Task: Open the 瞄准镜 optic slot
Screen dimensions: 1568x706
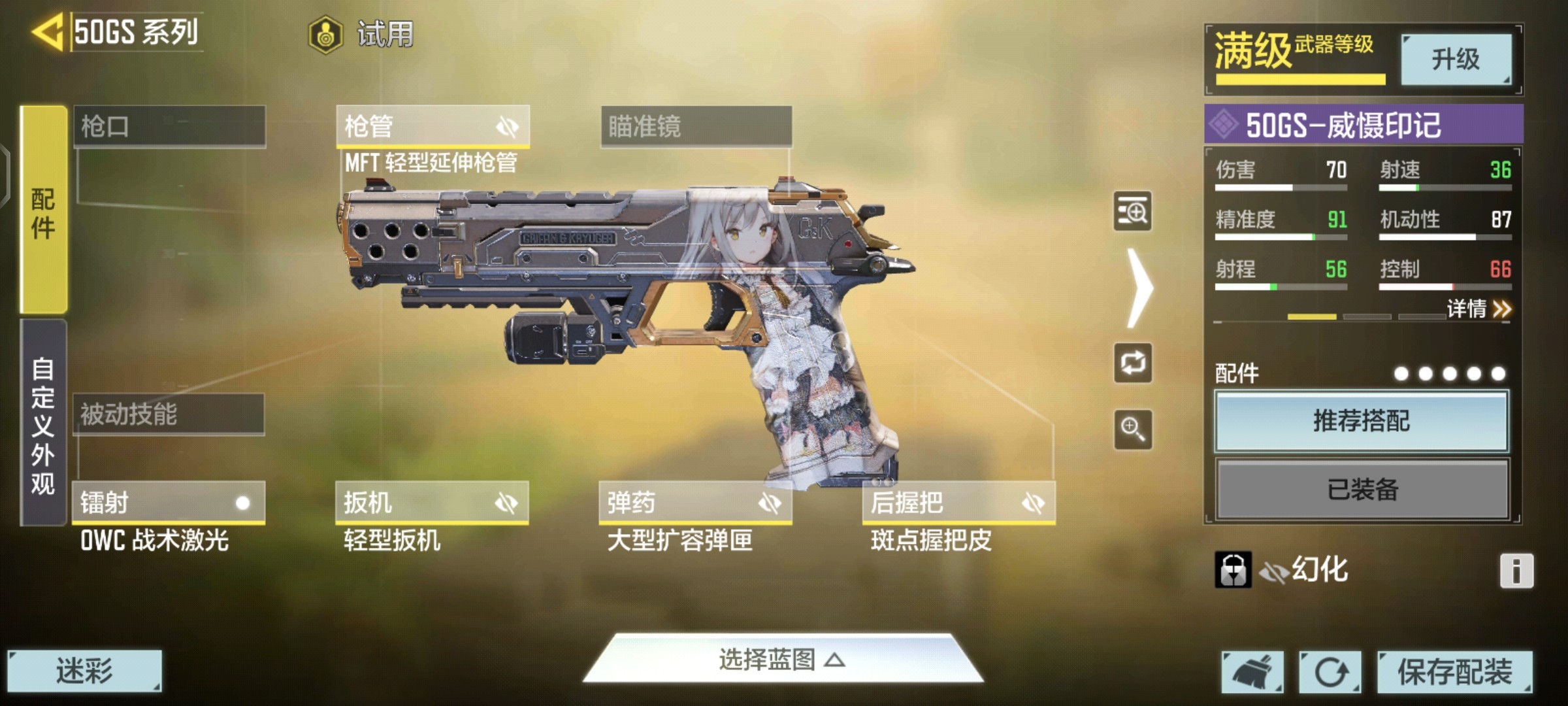Action: [x=696, y=126]
